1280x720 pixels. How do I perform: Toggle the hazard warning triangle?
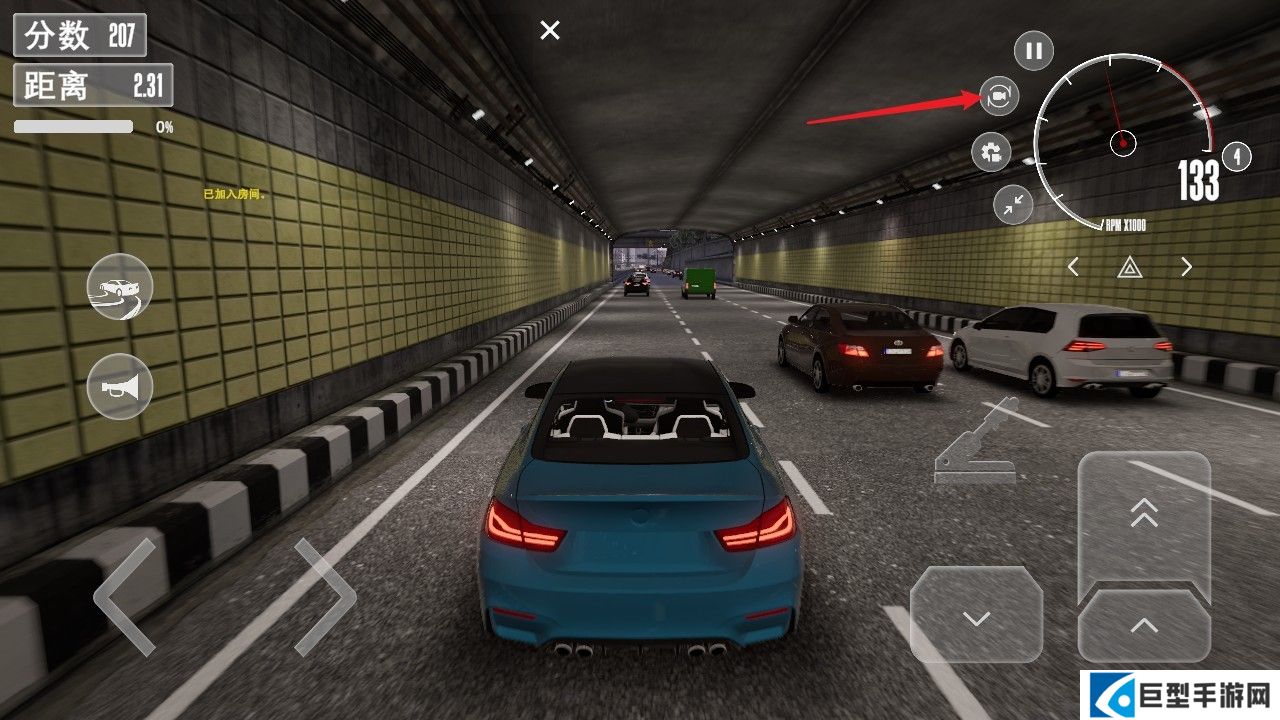(1129, 267)
